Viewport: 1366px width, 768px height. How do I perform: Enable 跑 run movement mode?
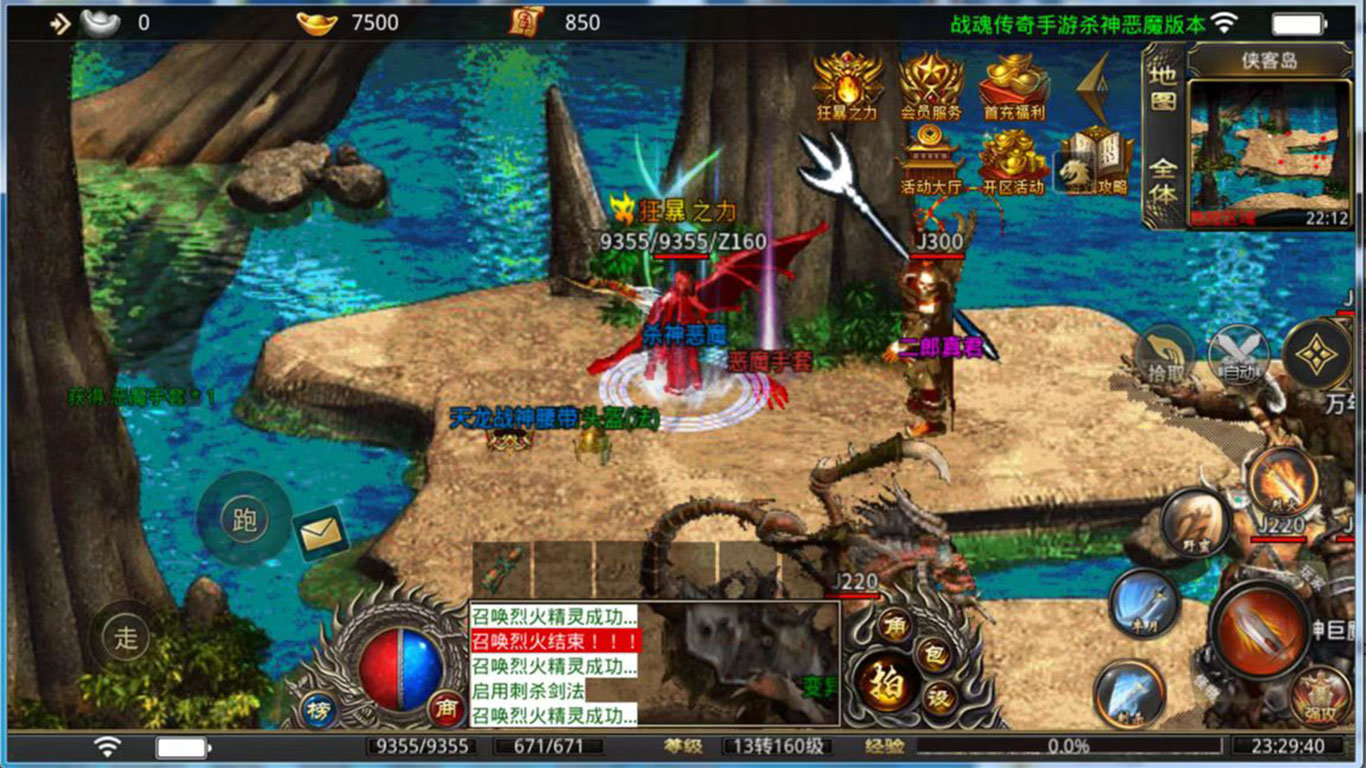[x=243, y=520]
